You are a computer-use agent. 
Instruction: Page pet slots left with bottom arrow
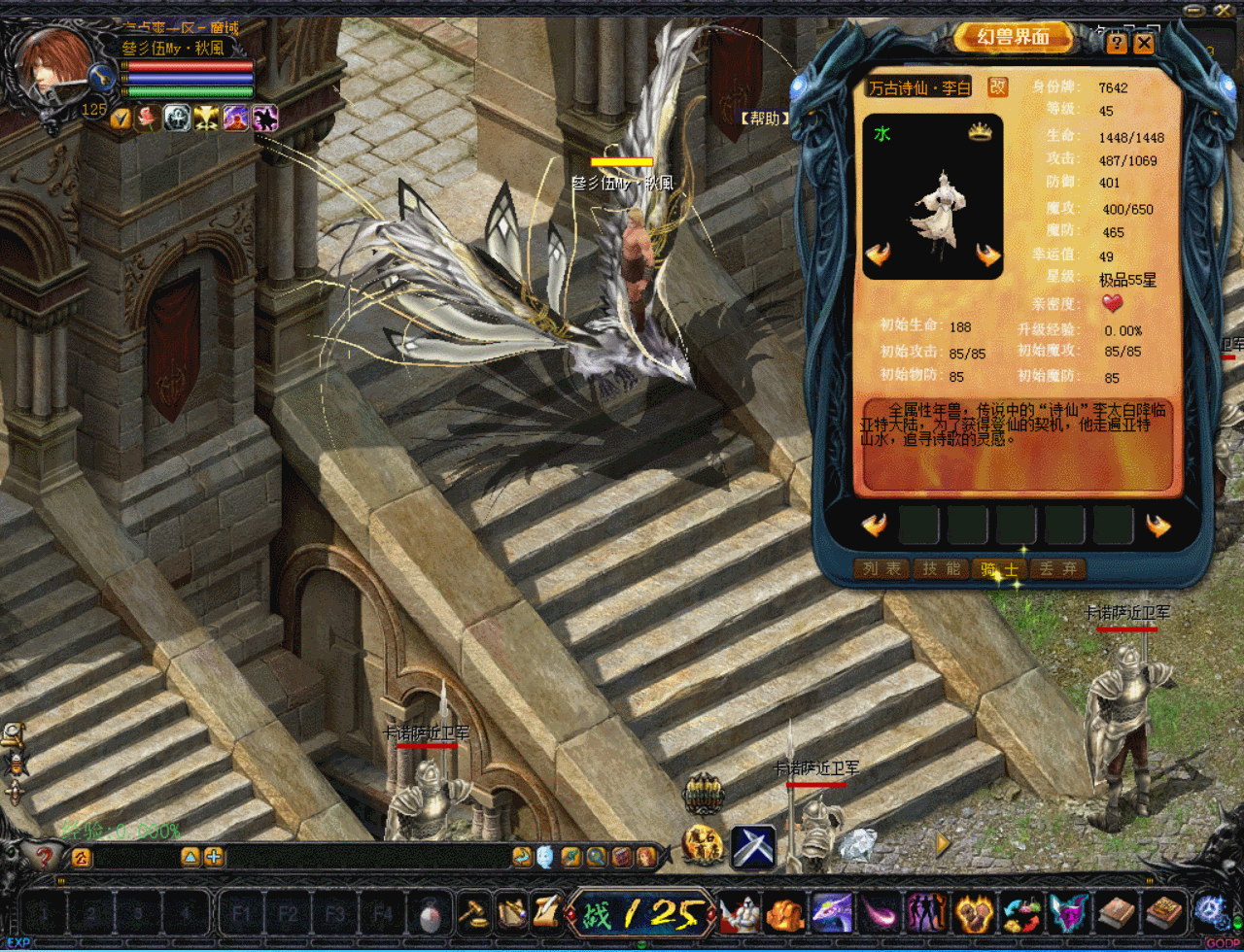pos(875,526)
